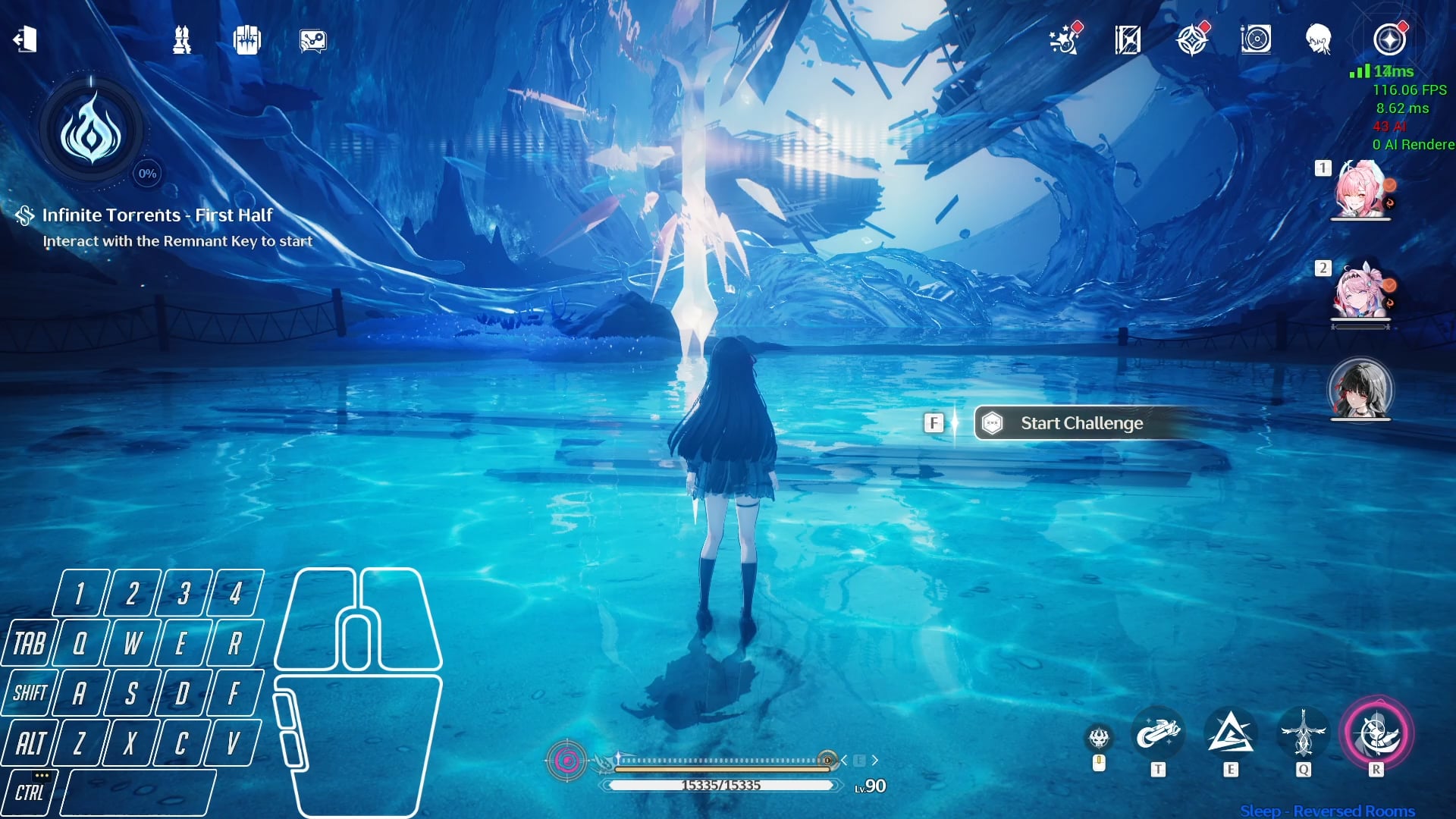The width and height of the screenshot is (1456, 819).
Task: Click the Infinite Torrents - First Half tracker
Action: (157, 215)
